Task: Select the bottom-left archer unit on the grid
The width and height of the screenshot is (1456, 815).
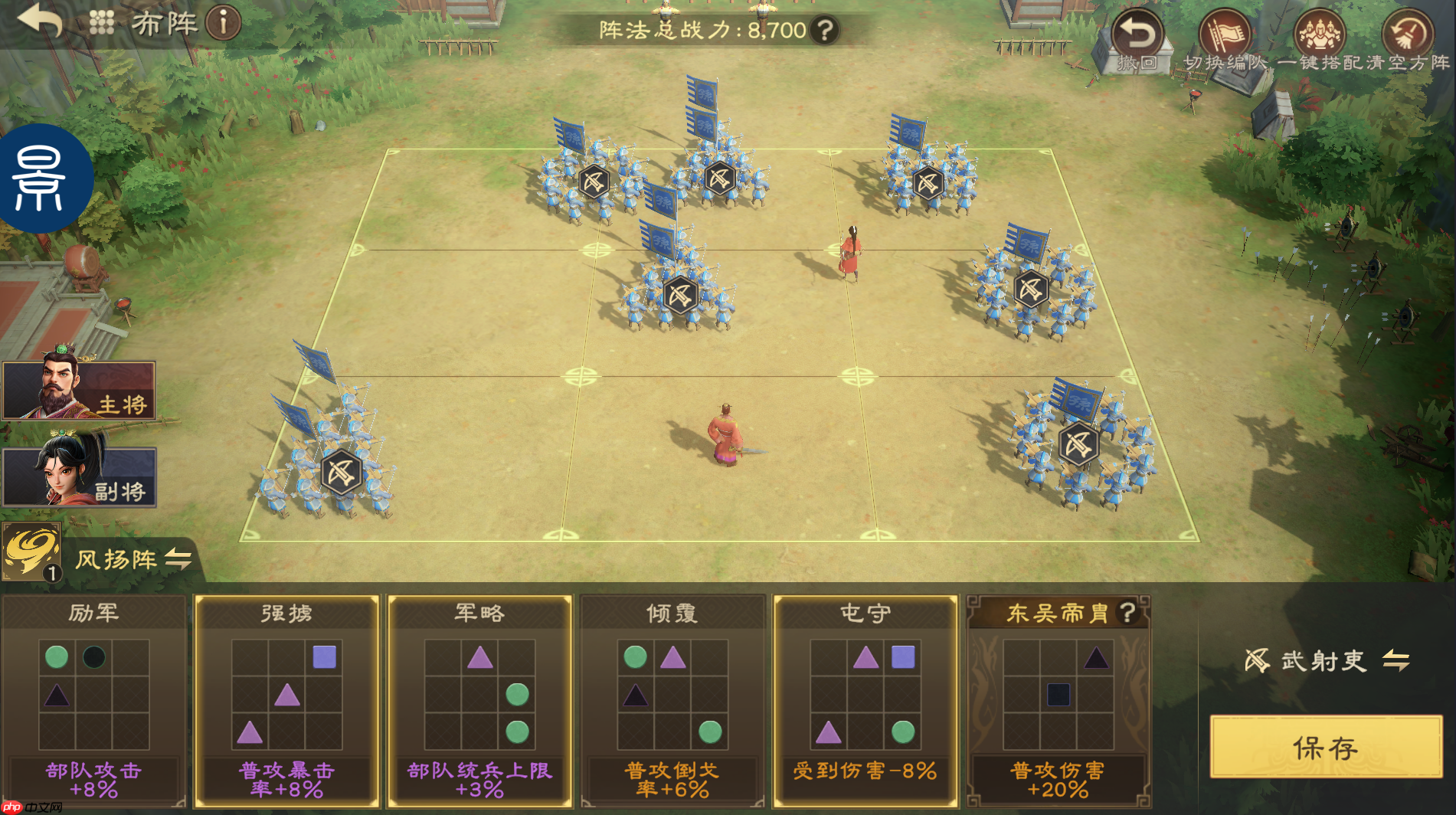Action: (340, 471)
